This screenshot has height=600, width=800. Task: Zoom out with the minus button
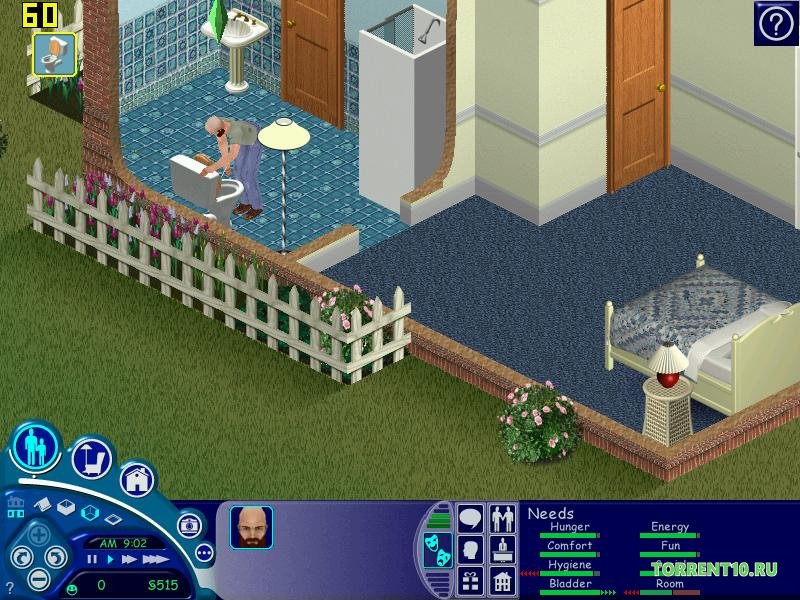point(37,578)
